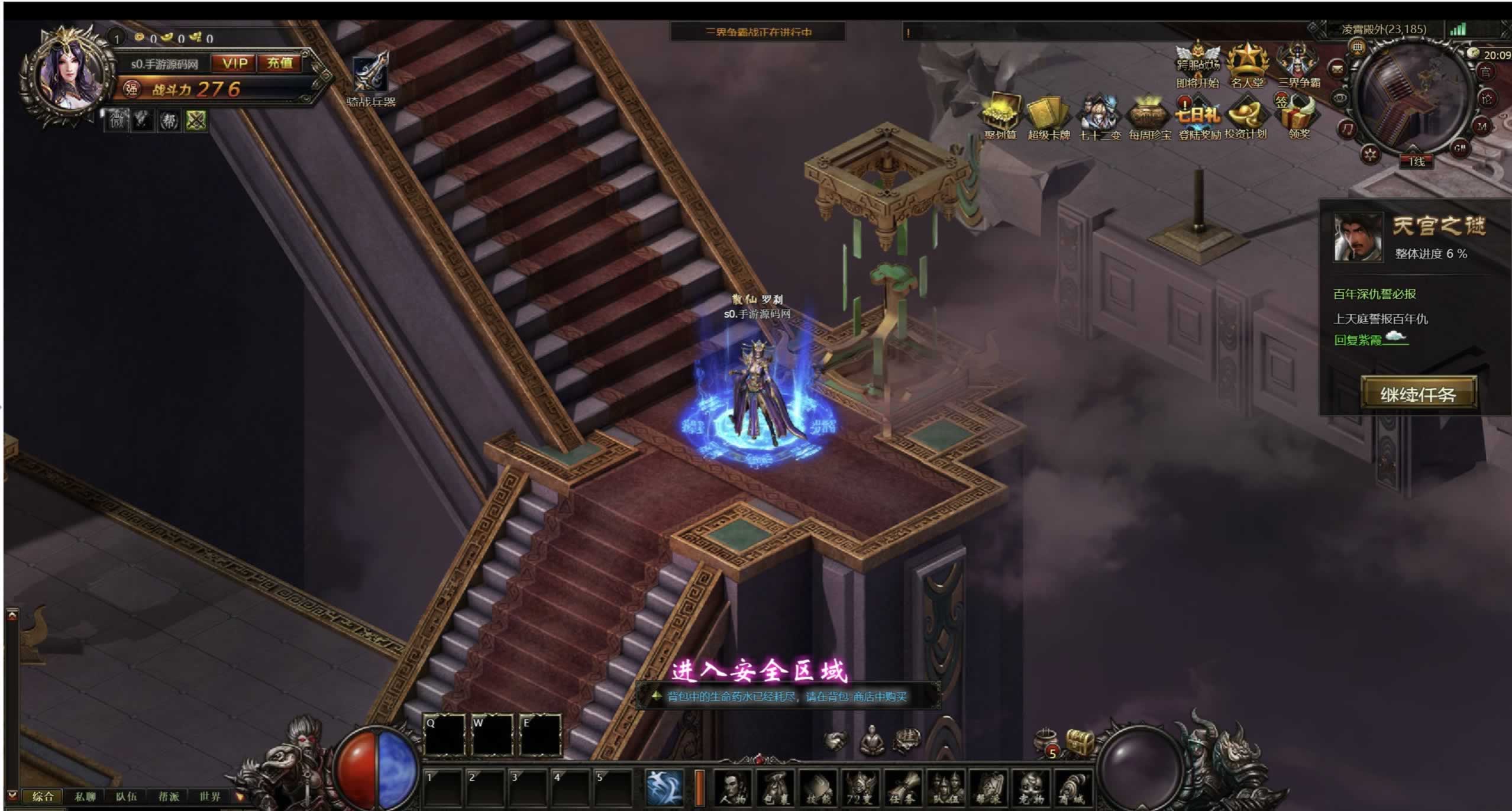Open the 充值 recharge shop

(x=280, y=63)
